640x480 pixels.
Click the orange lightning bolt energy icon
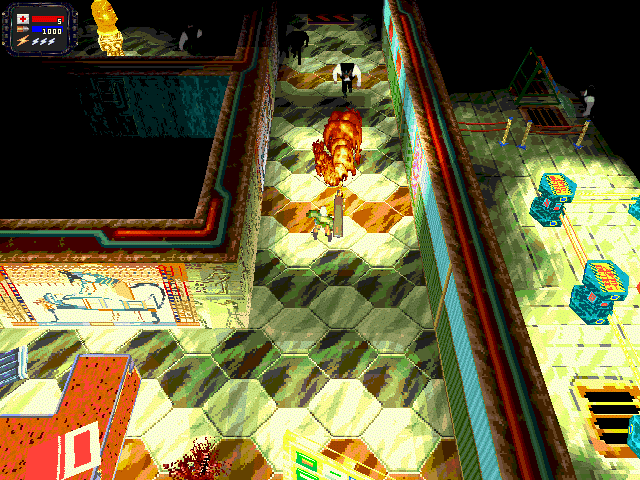pos(22,42)
